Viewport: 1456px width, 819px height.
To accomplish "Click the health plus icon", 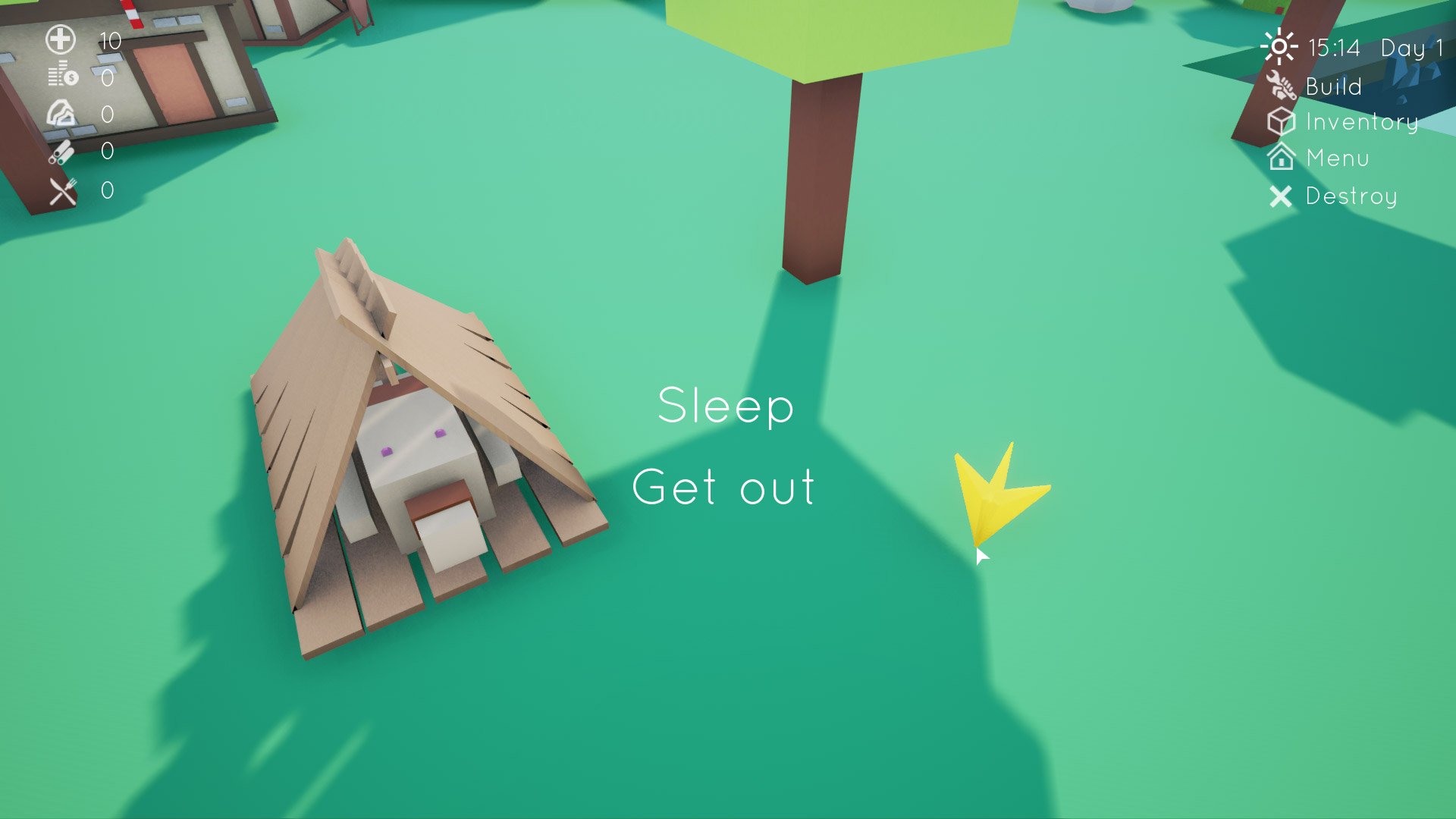I will click(61, 37).
